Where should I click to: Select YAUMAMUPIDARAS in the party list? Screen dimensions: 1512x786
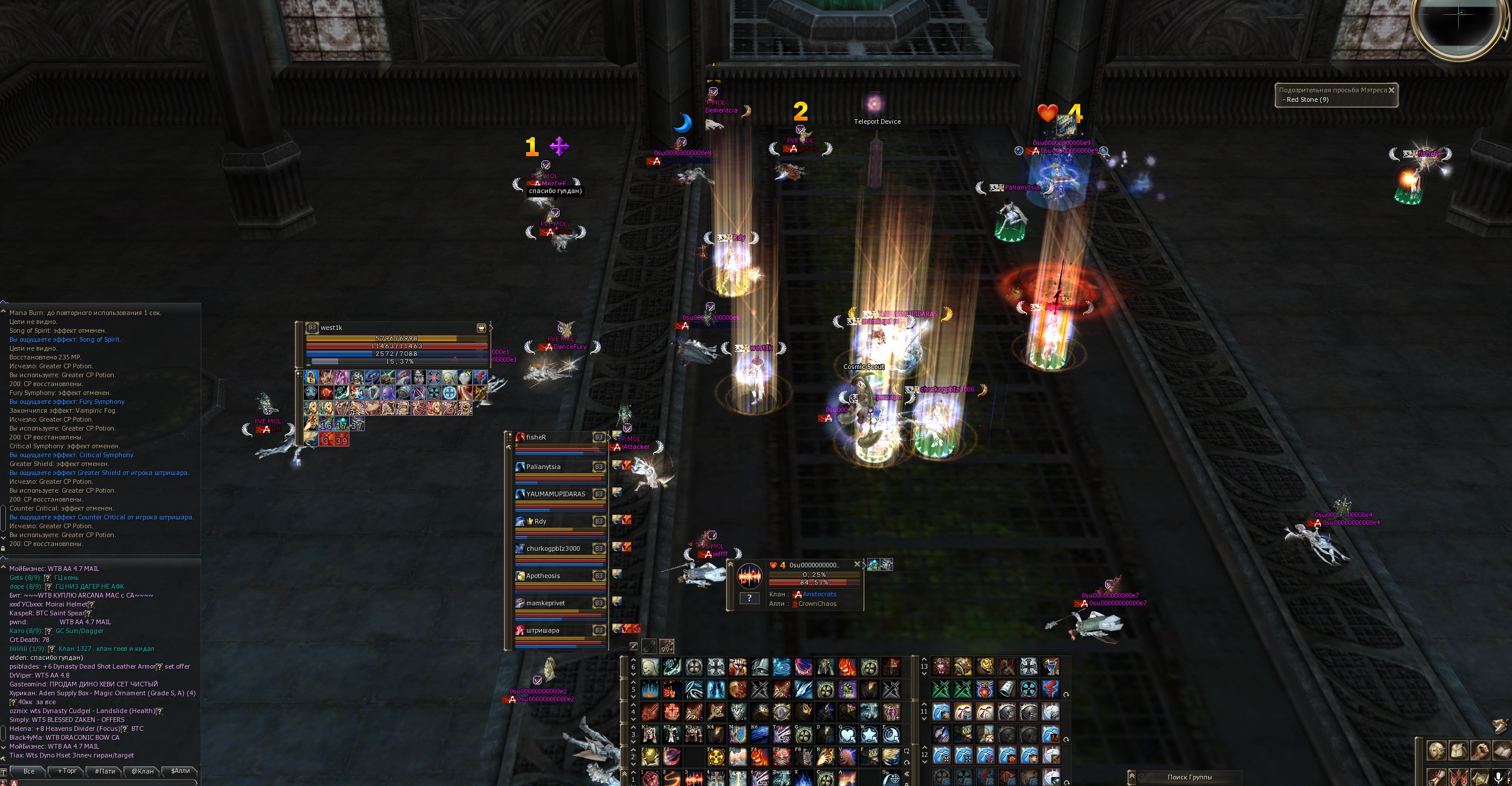click(x=556, y=494)
